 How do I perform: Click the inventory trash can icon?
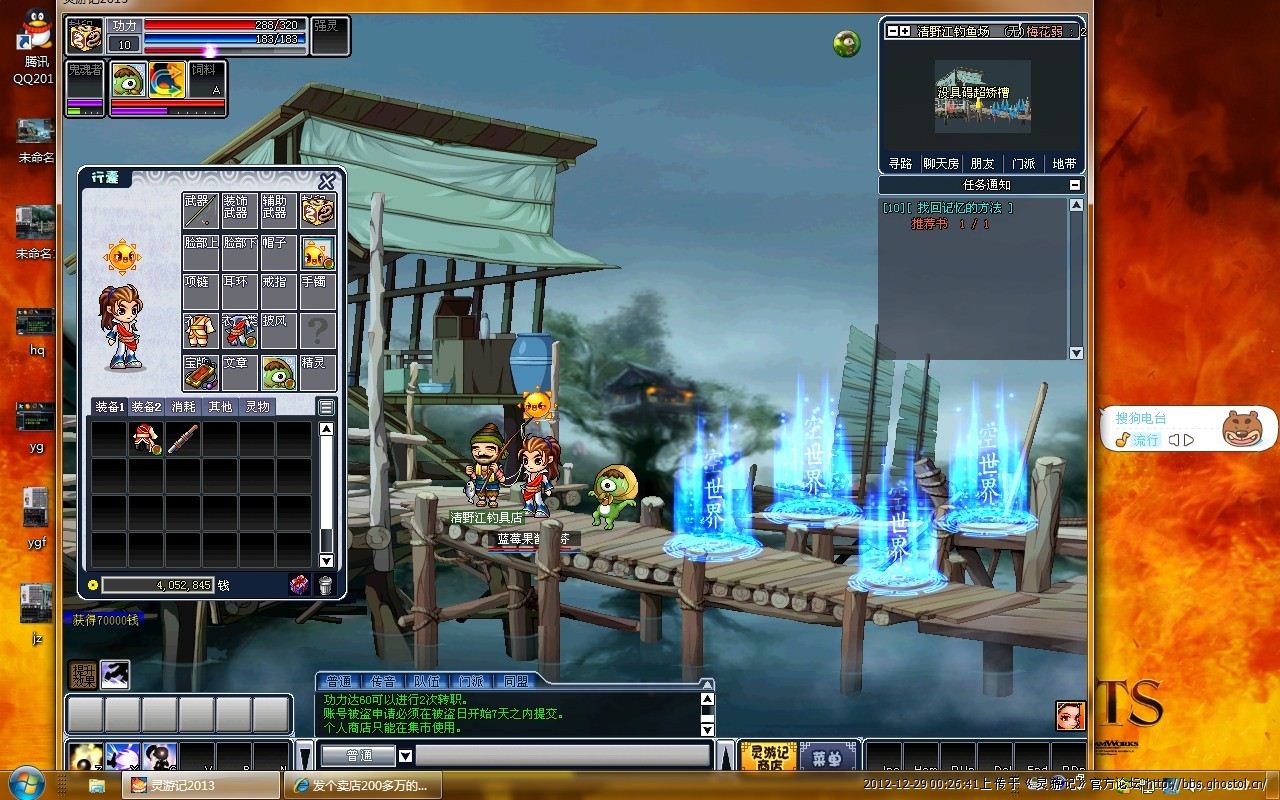(325, 585)
